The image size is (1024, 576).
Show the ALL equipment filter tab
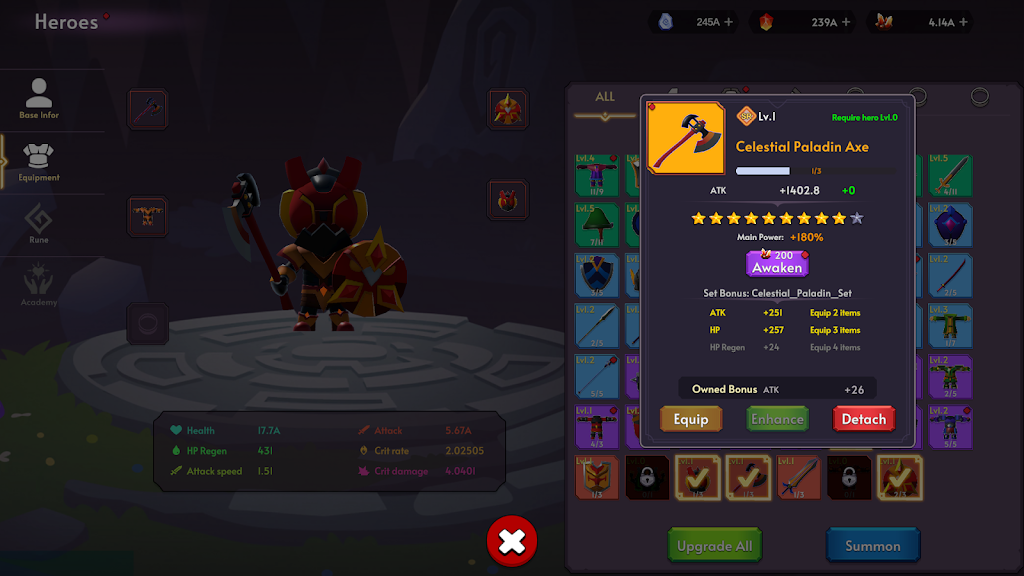pos(605,98)
